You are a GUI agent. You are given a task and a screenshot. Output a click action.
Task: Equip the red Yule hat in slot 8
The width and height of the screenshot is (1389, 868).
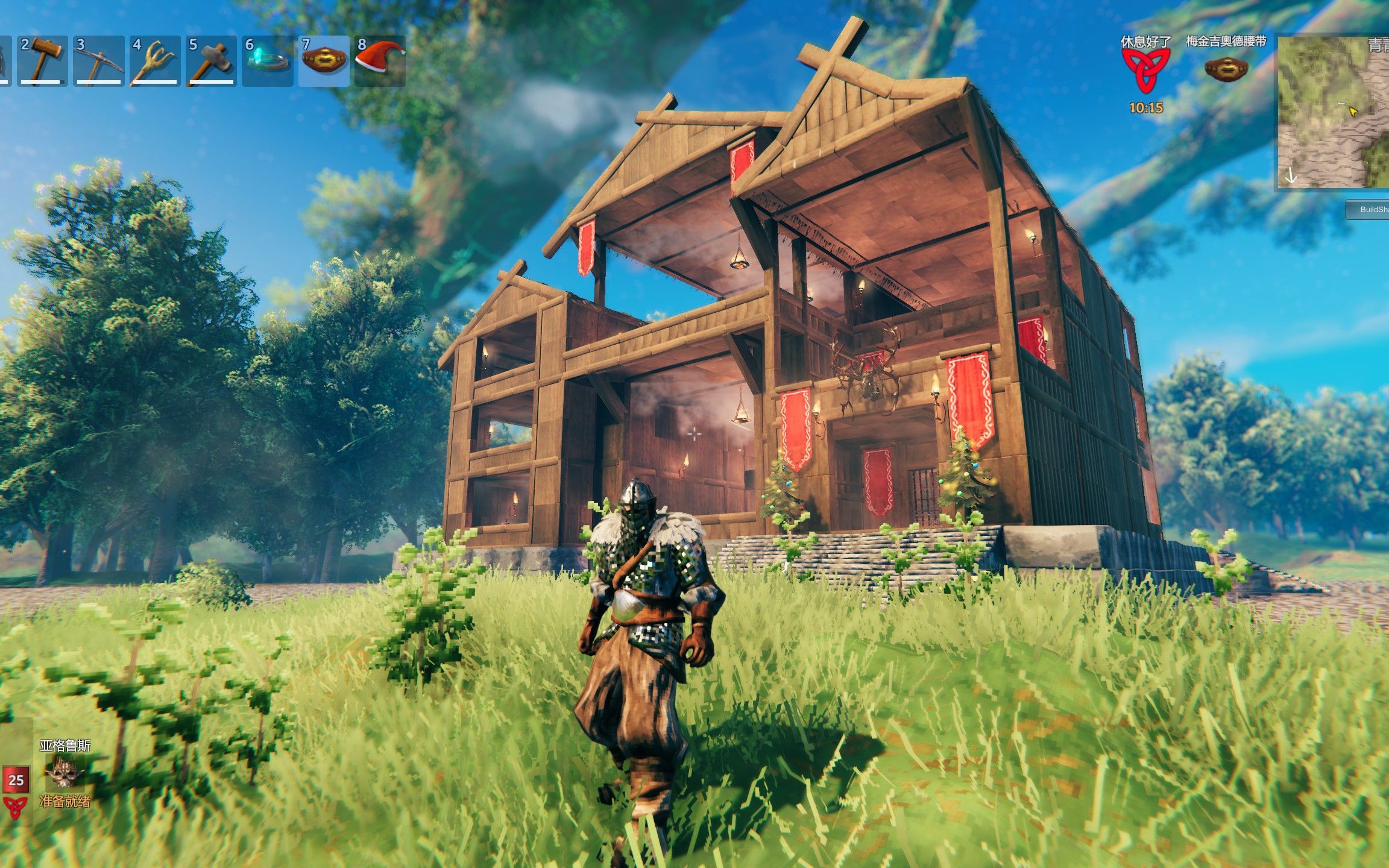[380, 60]
